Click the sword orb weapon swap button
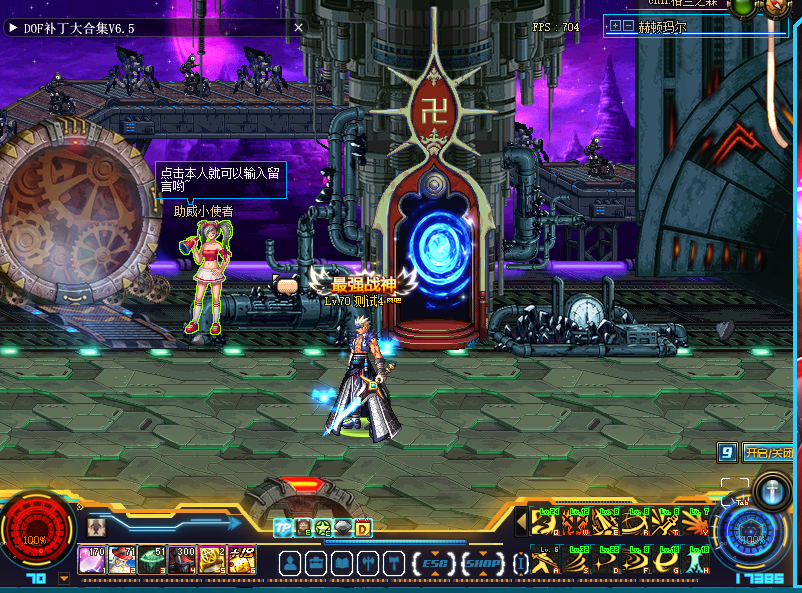802x593 pixels. (x=772, y=491)
